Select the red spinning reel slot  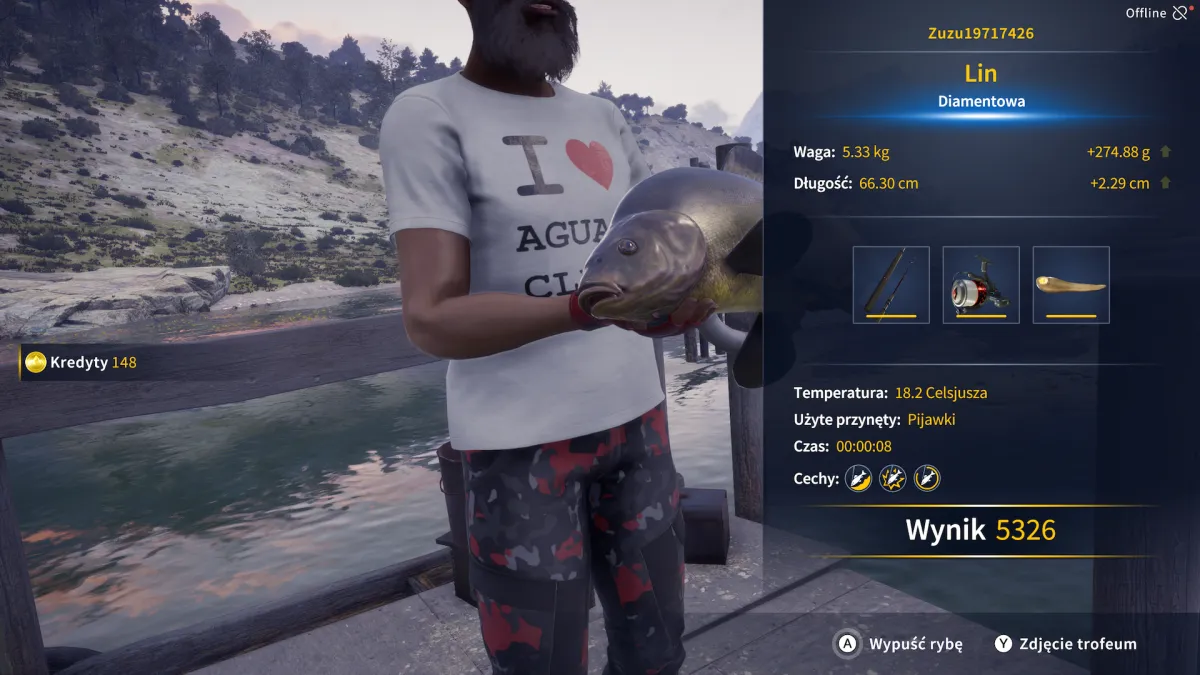pos(981,285)
